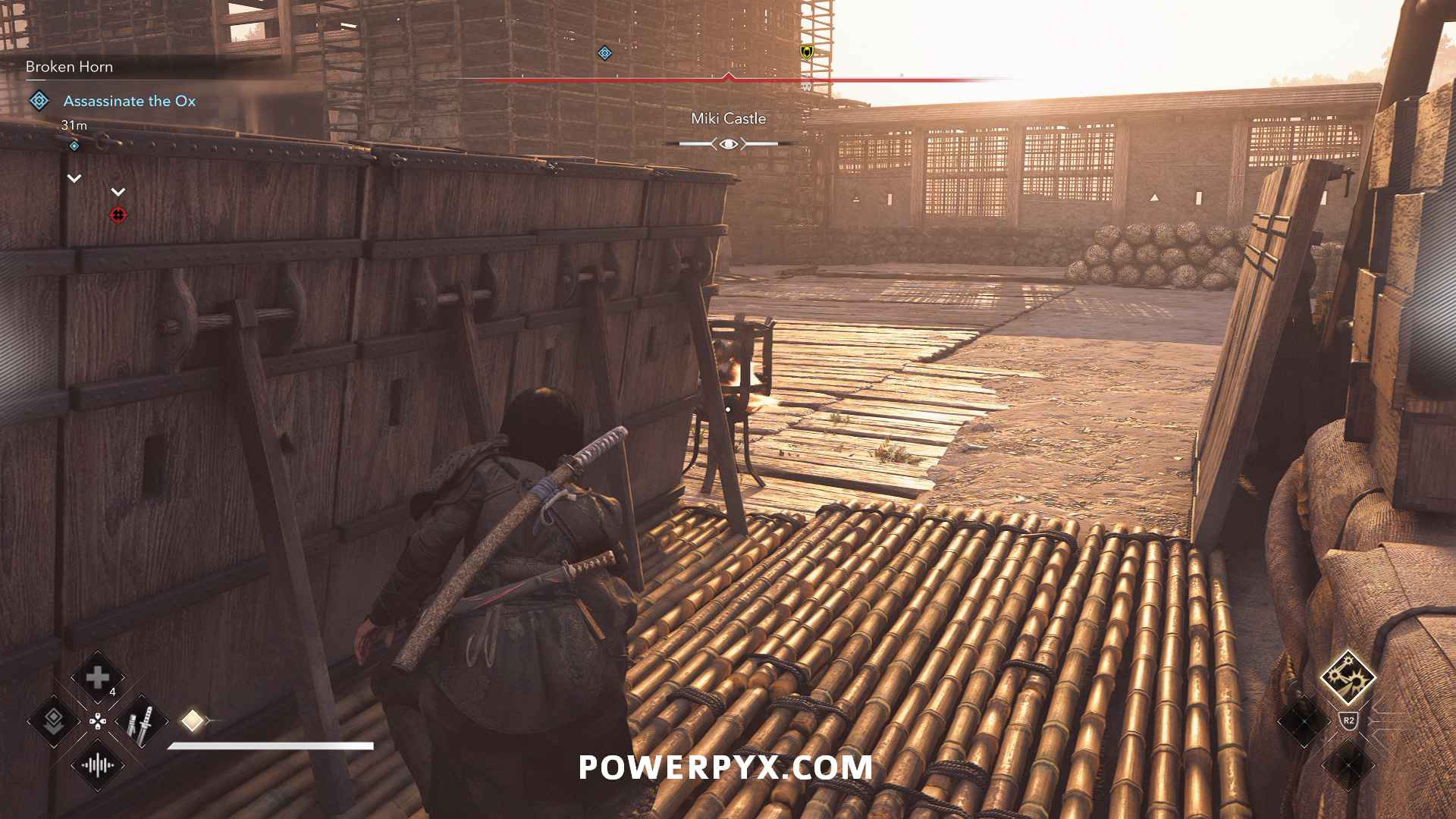
Task: Select the twin blades weapon slot
Action: [x=141, y=721]
